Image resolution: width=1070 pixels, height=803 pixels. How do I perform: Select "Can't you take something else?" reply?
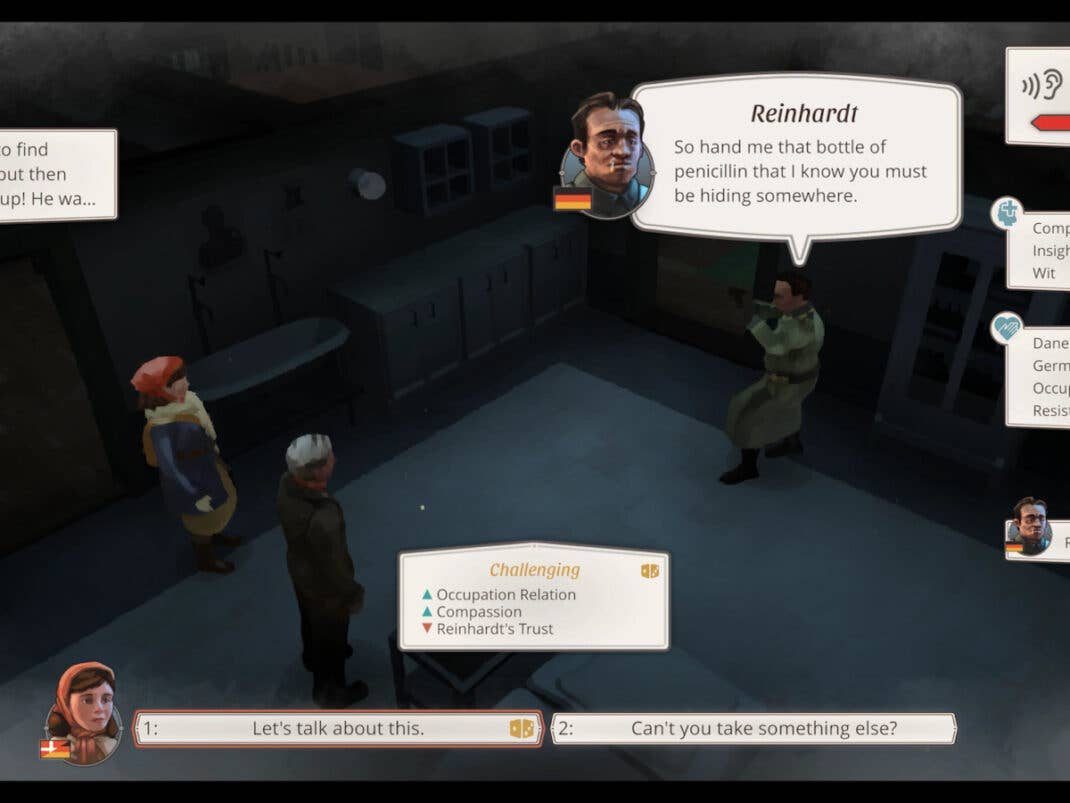tap(754, 728)
